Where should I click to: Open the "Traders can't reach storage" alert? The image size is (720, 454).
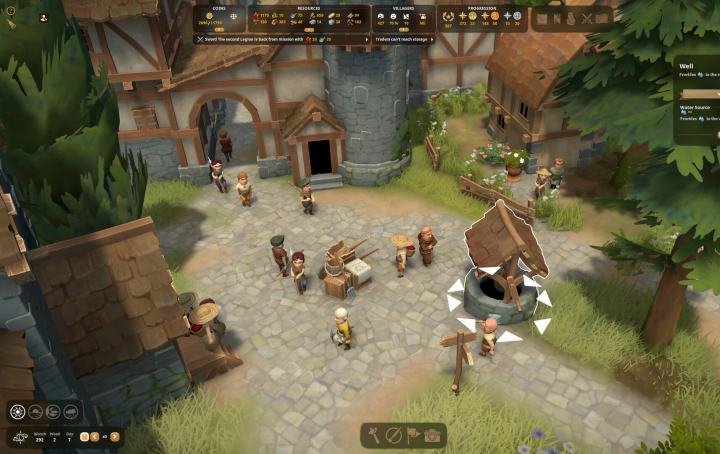[x=402, y=39]
